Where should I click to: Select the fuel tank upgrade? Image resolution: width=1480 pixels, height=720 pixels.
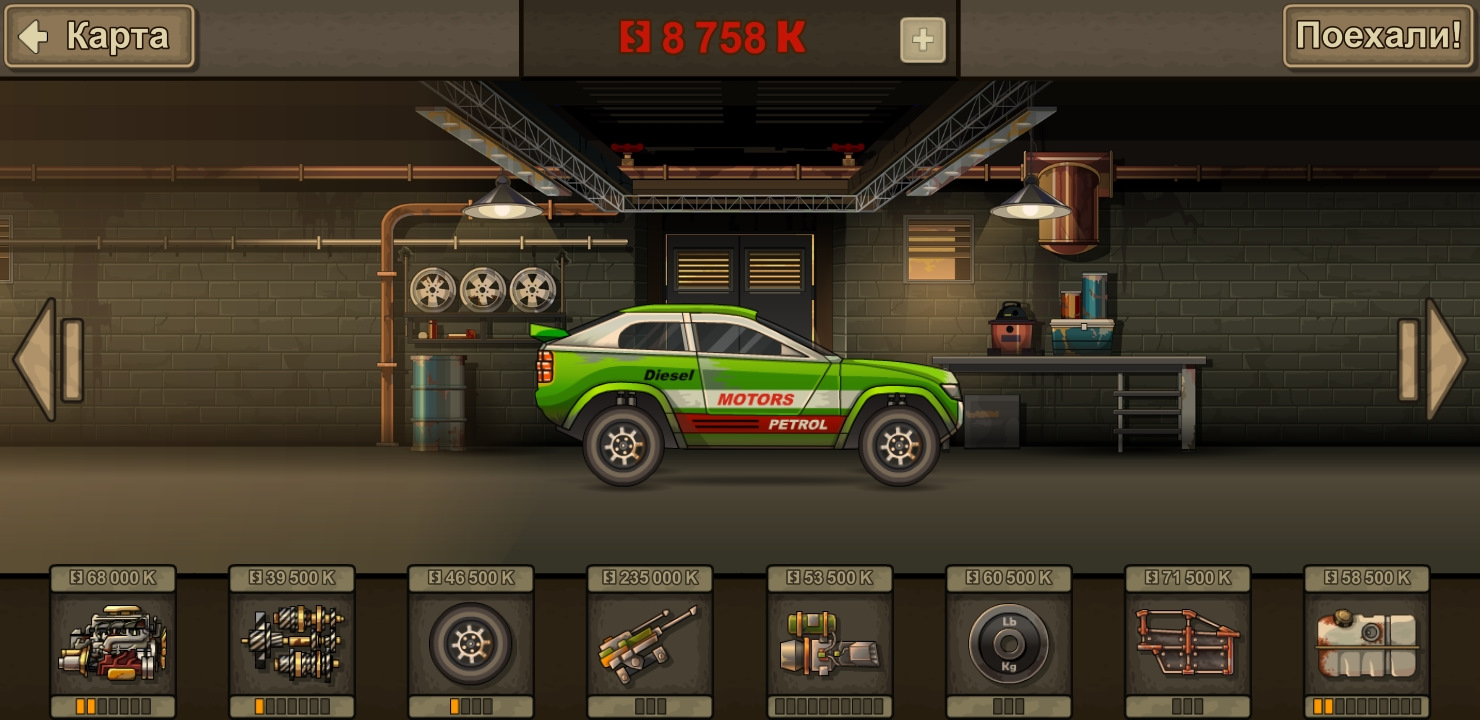click(1367, 642)
